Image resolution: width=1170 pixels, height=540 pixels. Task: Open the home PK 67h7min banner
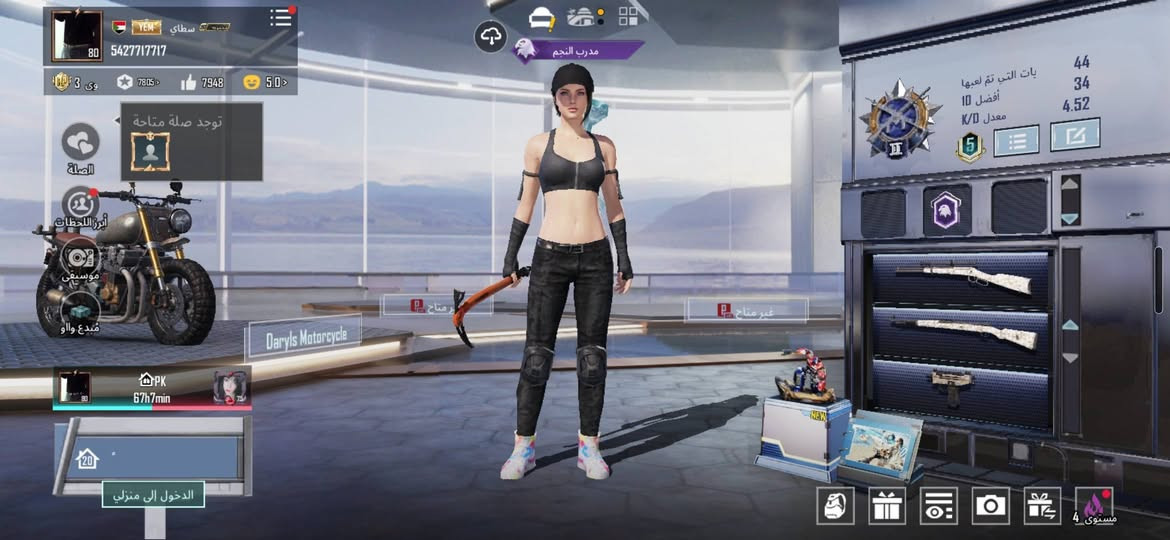click(152, 388)
